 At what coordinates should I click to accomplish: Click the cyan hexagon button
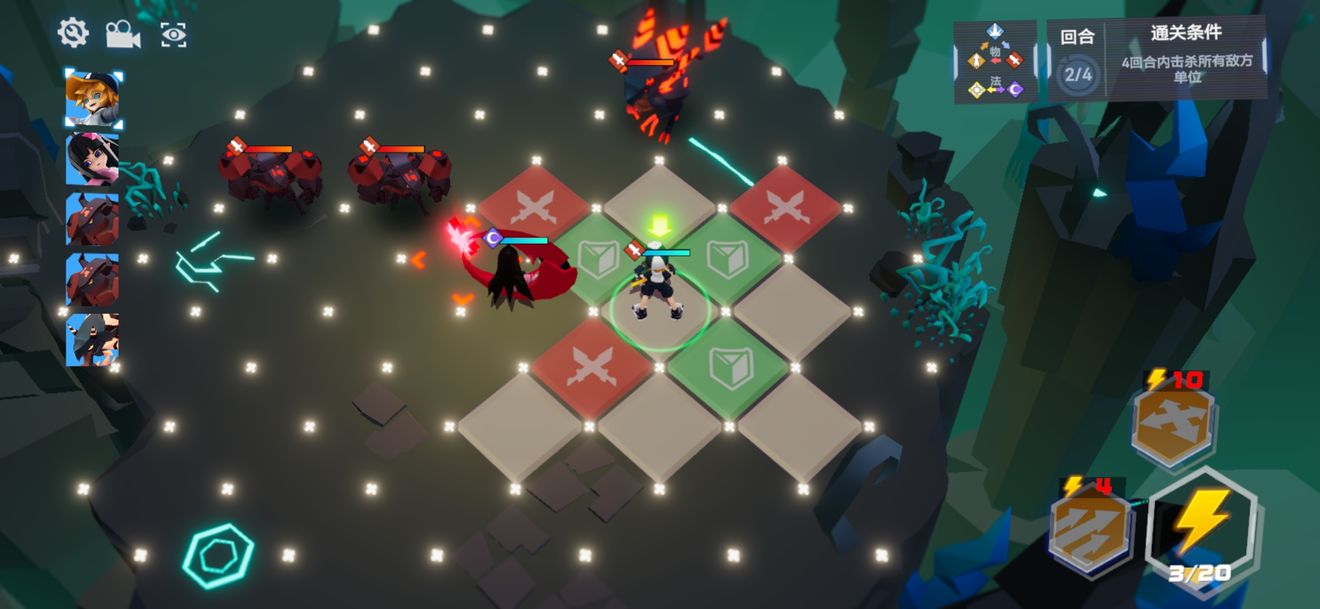point(218,553)
